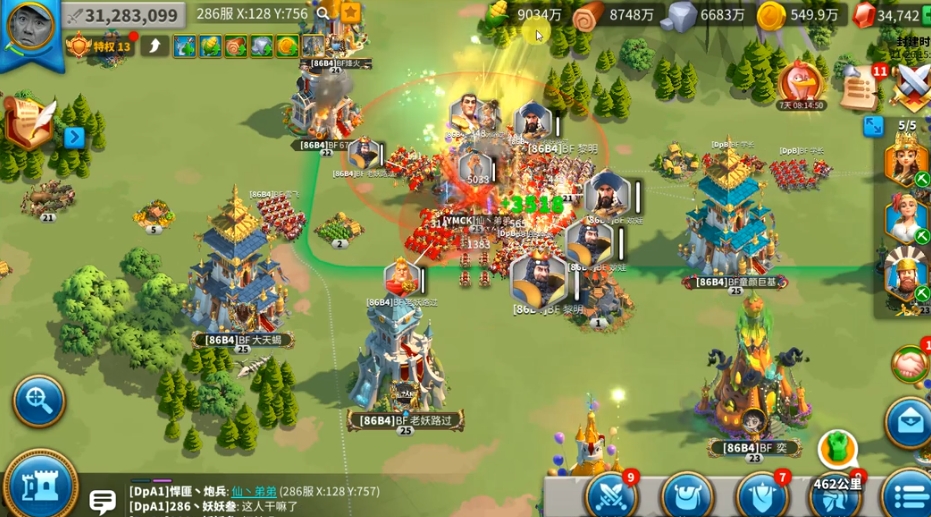Viewport: 931px width, 517px height.
Task: Activate the stone boost icon
Action: click(261, 46)
